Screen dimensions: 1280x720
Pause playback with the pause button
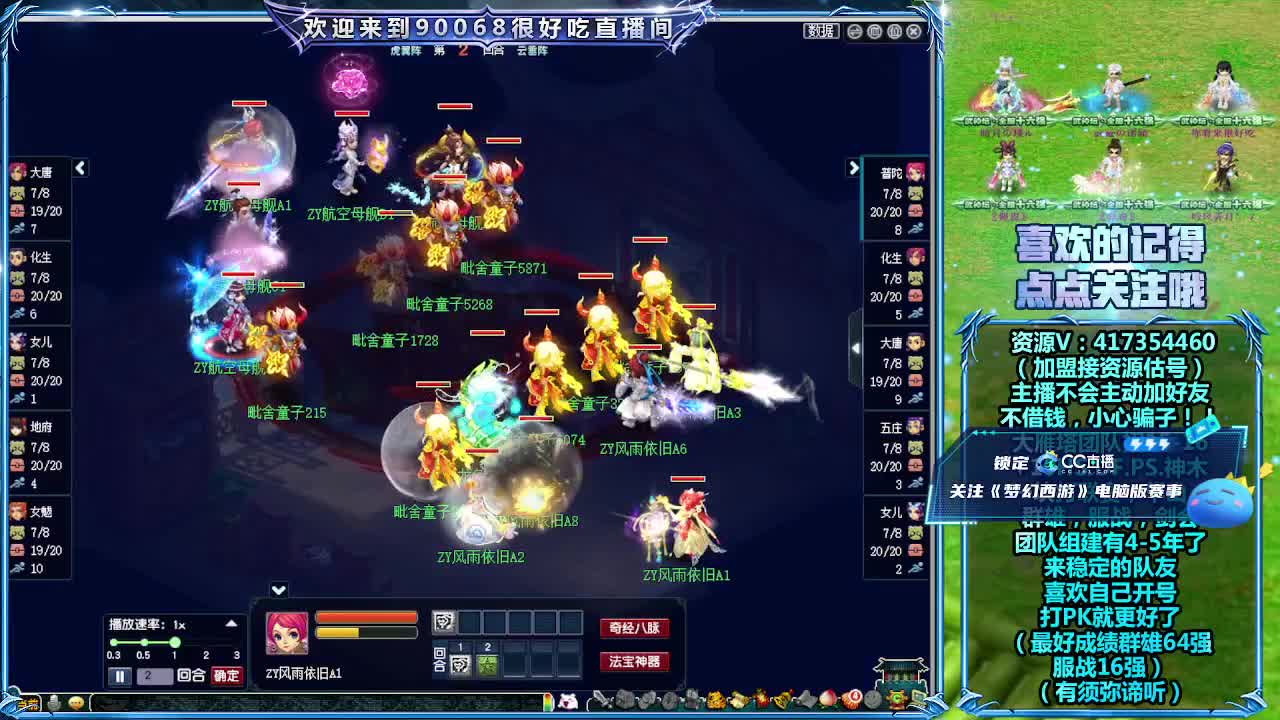[119, 674]
